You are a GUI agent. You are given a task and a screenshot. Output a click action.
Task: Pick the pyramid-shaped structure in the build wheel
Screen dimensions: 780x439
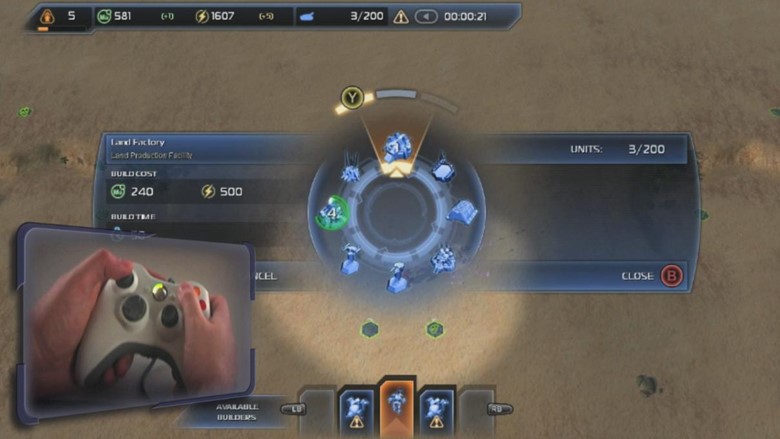pyautogui.click(x=461, y=212)
